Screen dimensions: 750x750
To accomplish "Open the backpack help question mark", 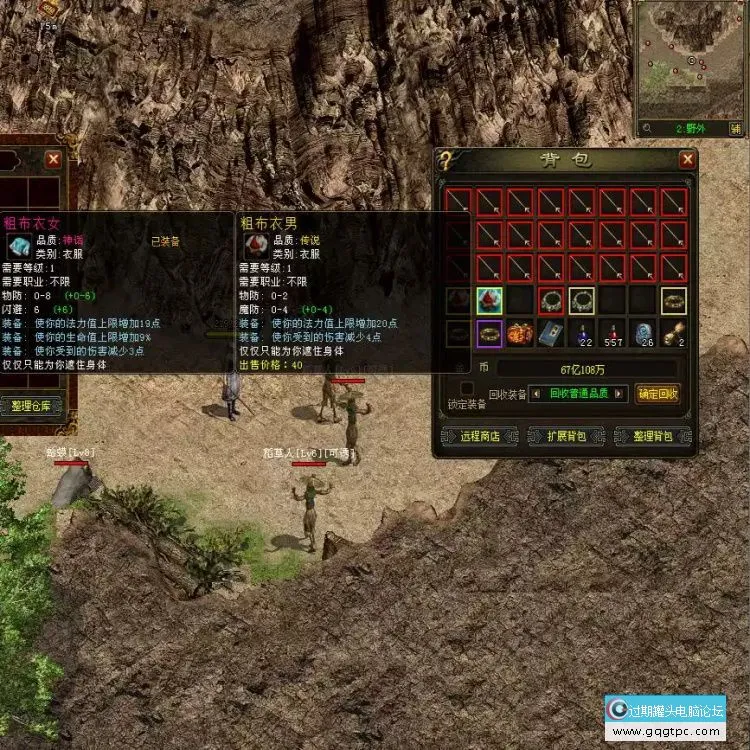I will coord(445,161).
